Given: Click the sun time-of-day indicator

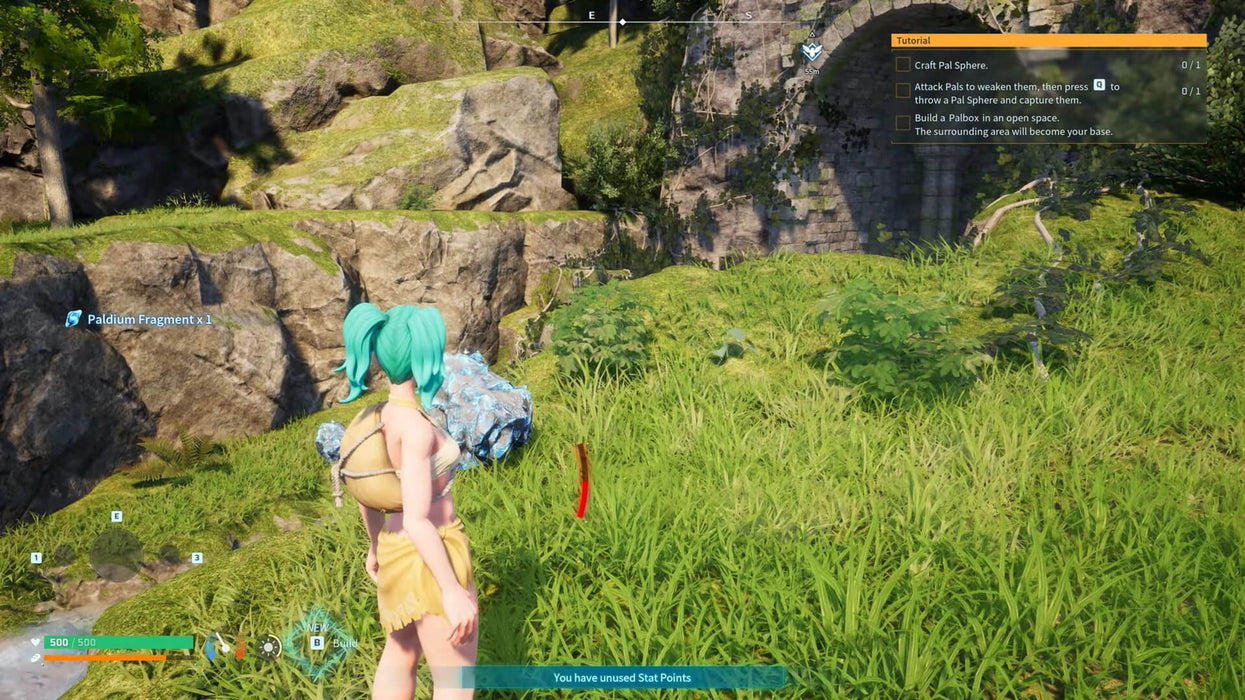Looking at the screenshot, I should coord(269,647).
